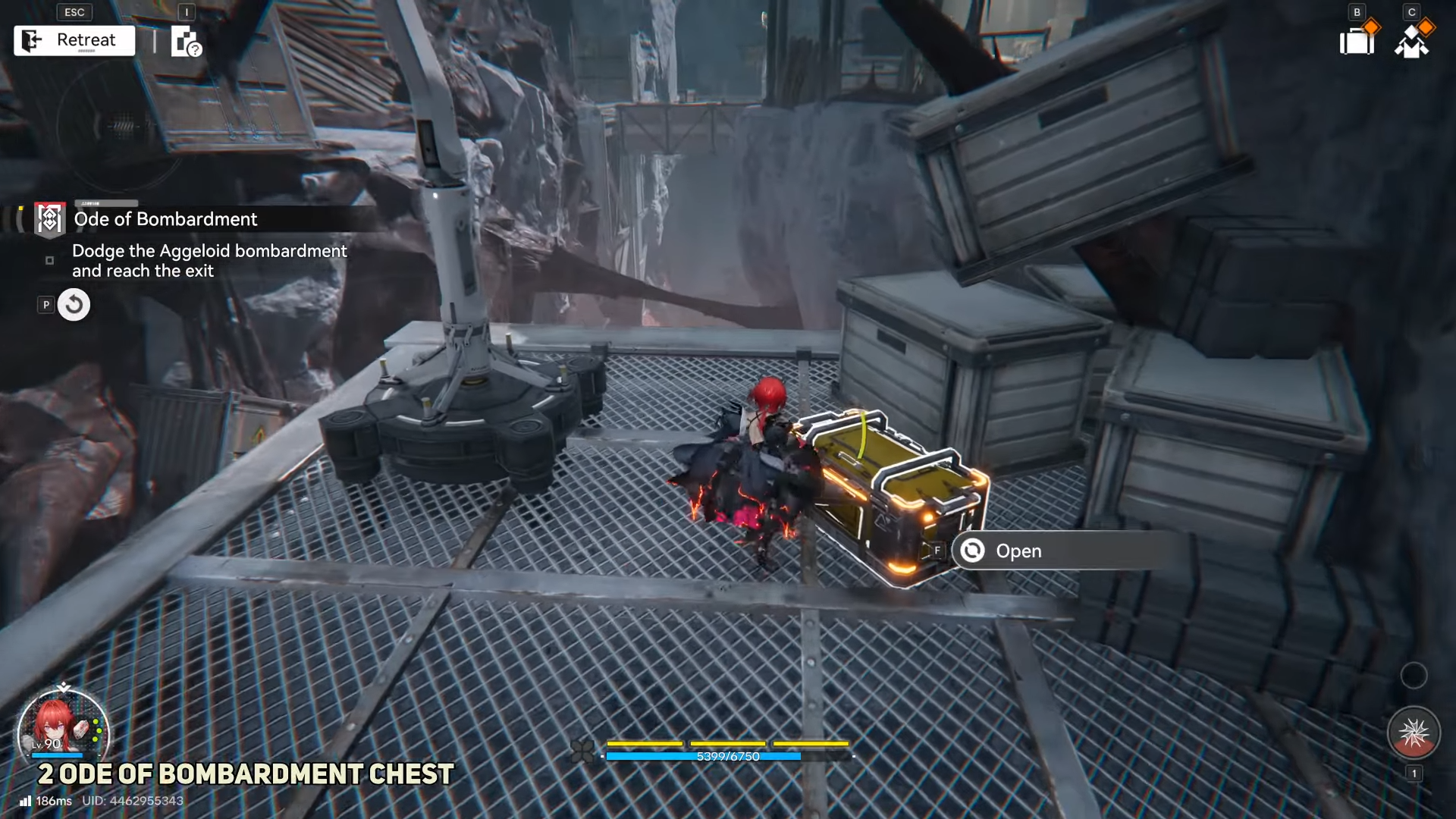The image size is (1456, 819).
Task: Click the circular restart arrow button
Action: click(74, 305)
